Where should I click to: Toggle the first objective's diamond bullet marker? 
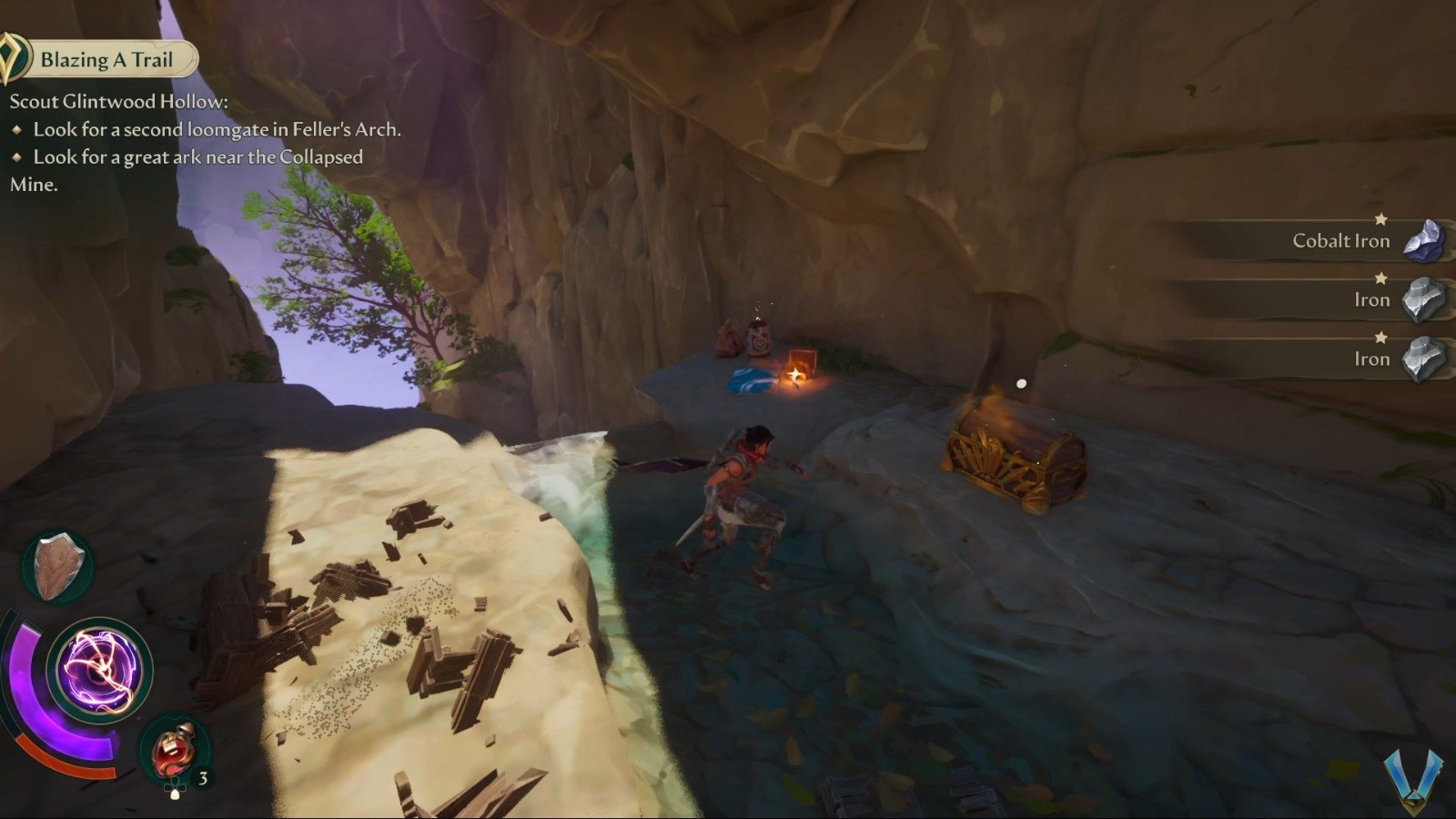coord(20,130)
